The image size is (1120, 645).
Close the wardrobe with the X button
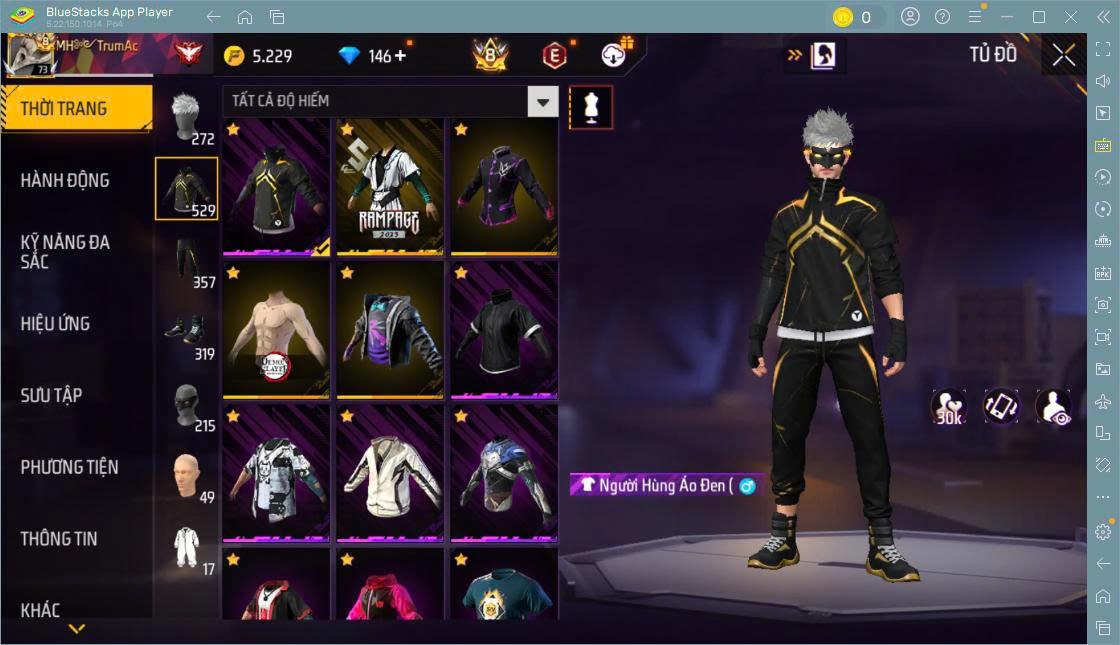coord(1064,55)
